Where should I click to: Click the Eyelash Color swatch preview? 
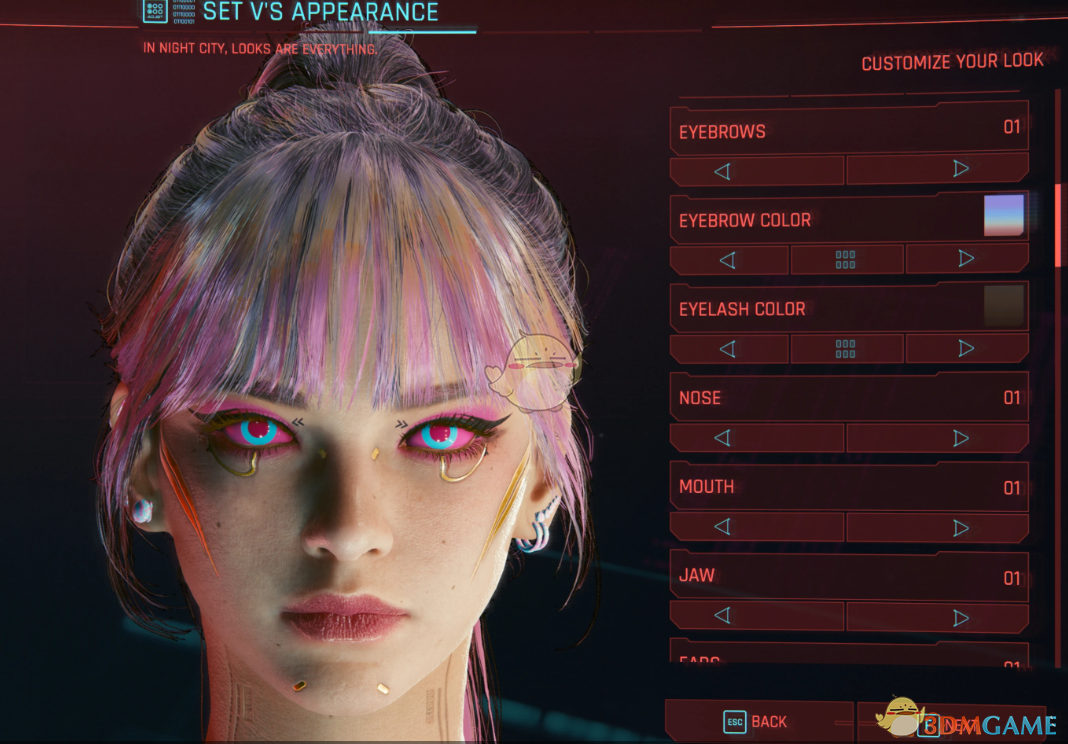click(x=1004, y=306)
